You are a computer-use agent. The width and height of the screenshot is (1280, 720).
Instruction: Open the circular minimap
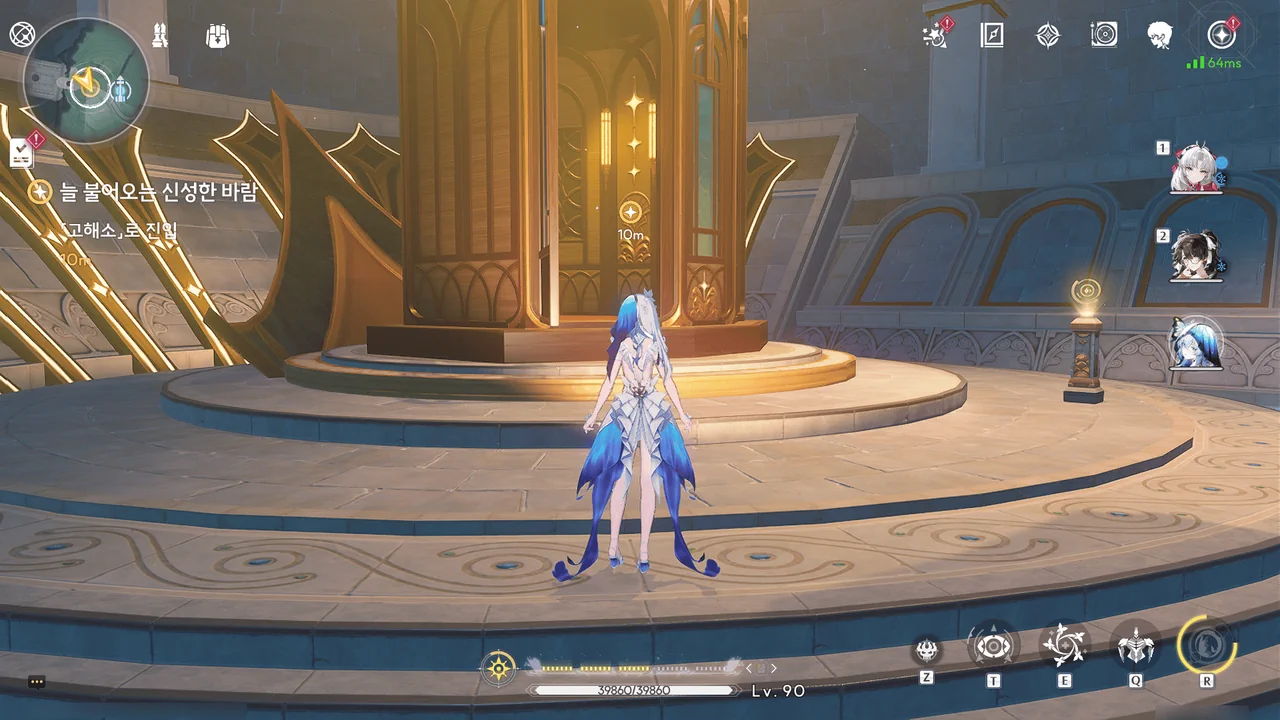click(85, 81)
